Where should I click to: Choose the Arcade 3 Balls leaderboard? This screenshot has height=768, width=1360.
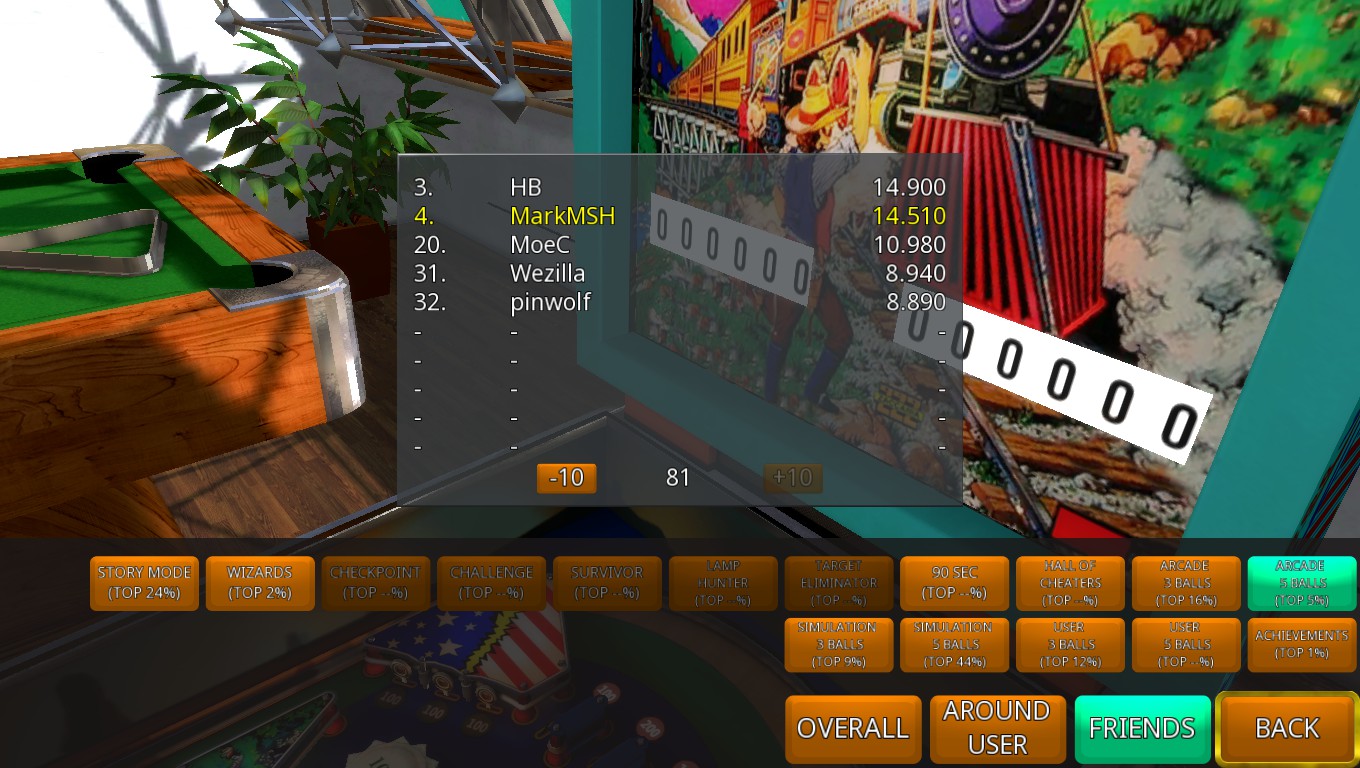(1186, 583)
